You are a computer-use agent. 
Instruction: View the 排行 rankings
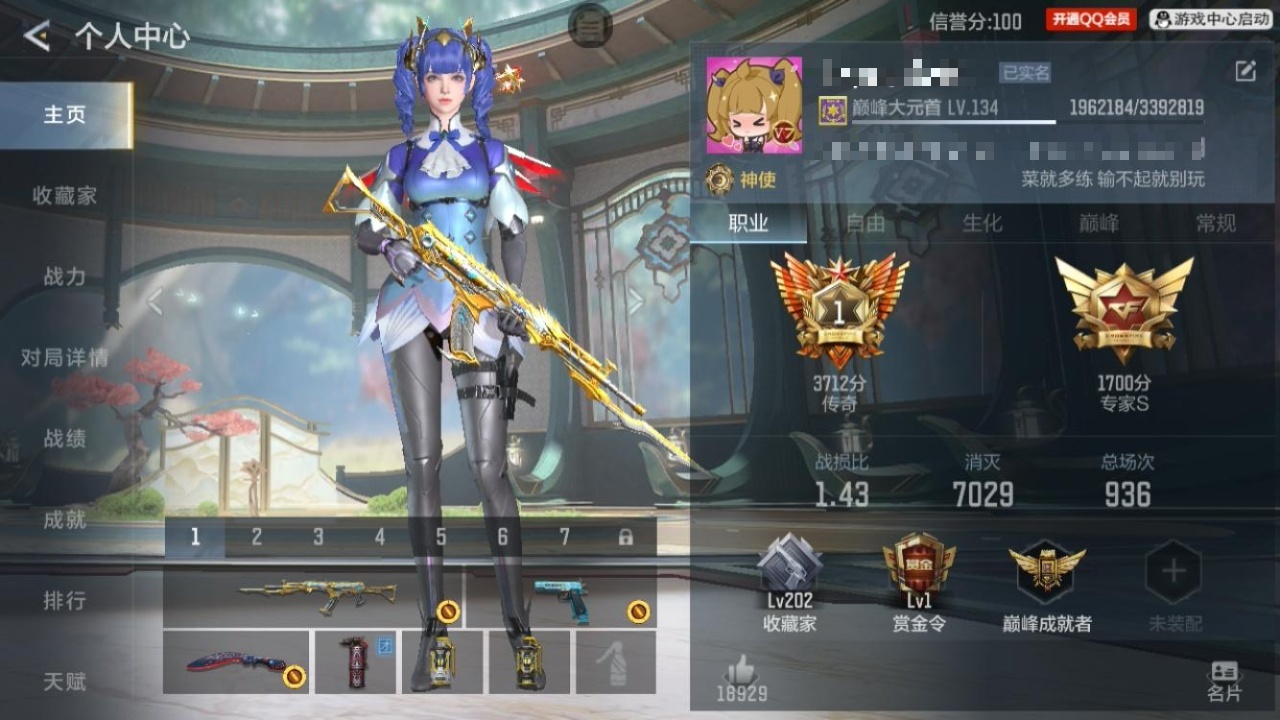click(x=65, y=601)
